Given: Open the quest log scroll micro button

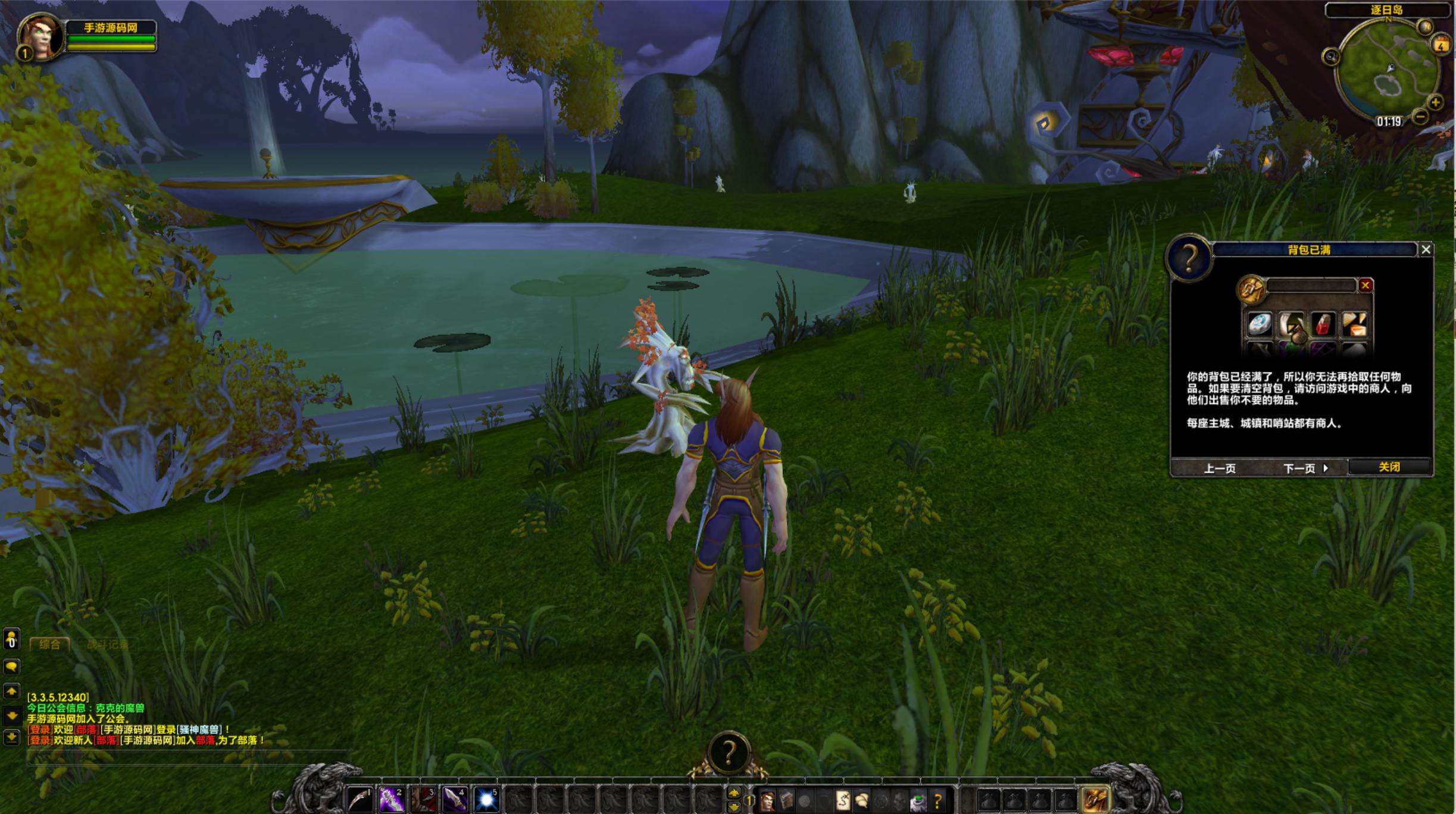Looking at the screenshot, I should pyautogui.click(x=843, y=802).
